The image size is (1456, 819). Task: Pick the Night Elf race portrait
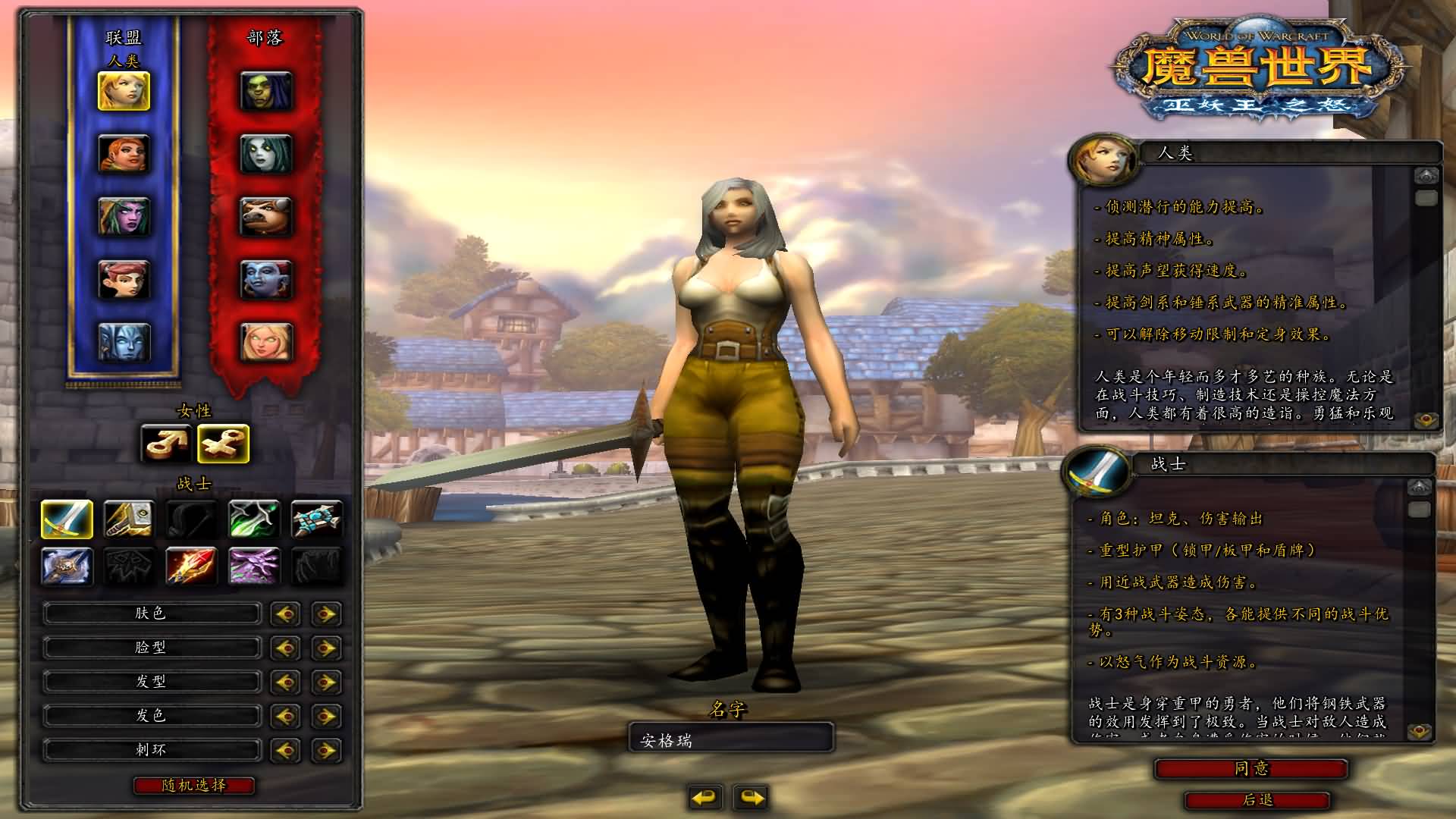(124, 217)
